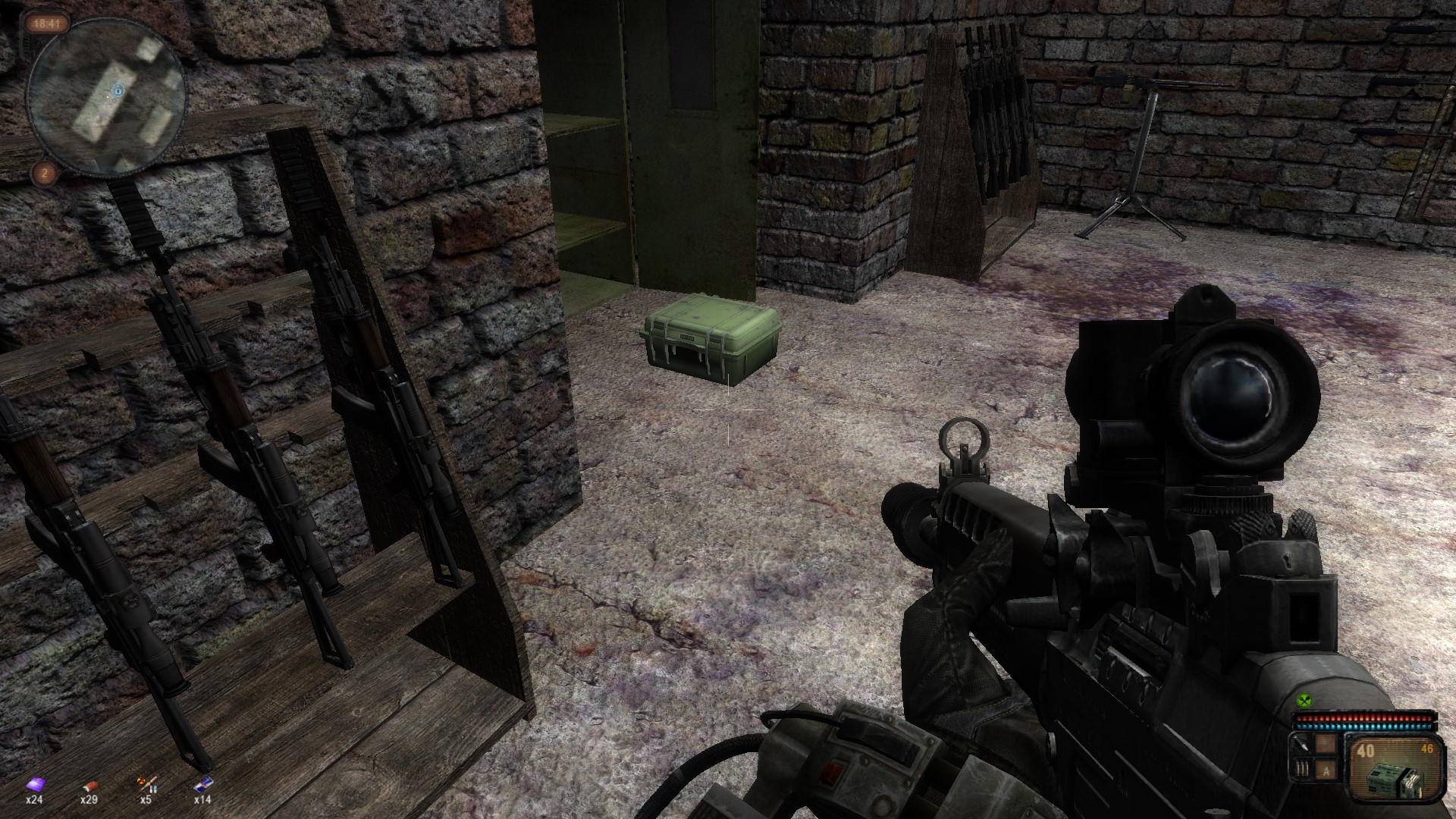Use the red sausage food quick slot

click(89, 784)
